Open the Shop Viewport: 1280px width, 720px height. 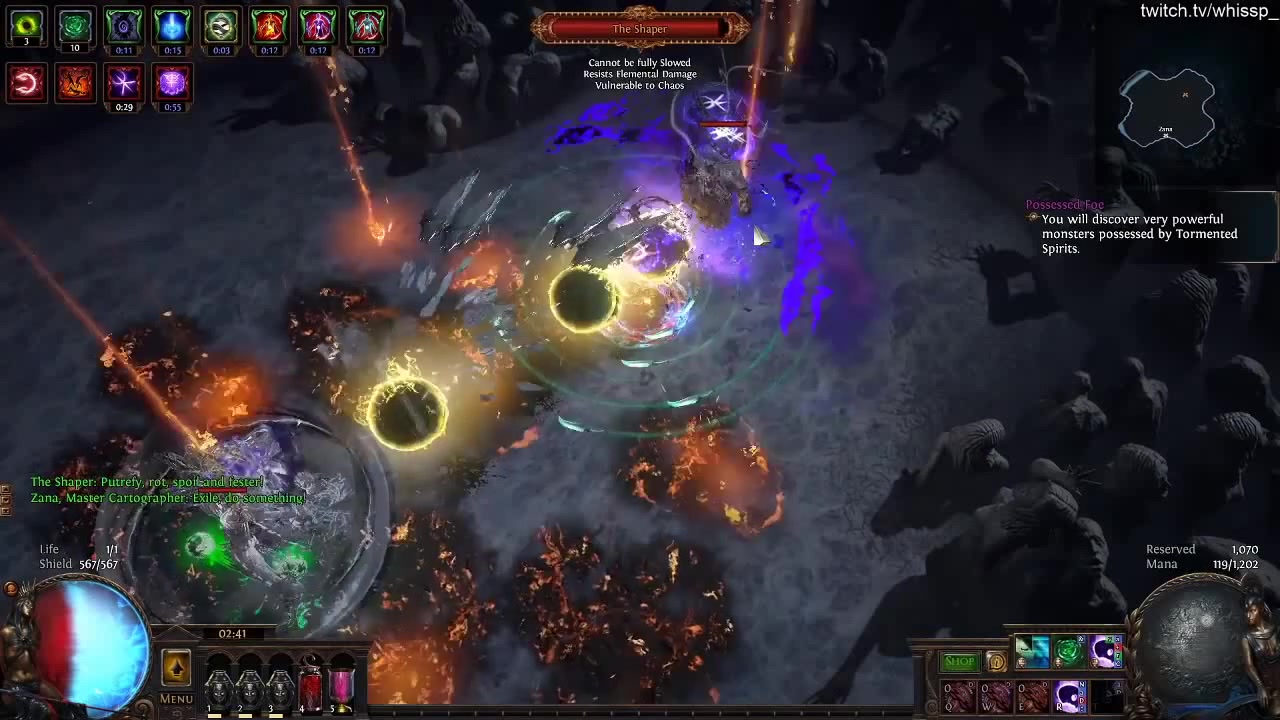click(959, 660)
